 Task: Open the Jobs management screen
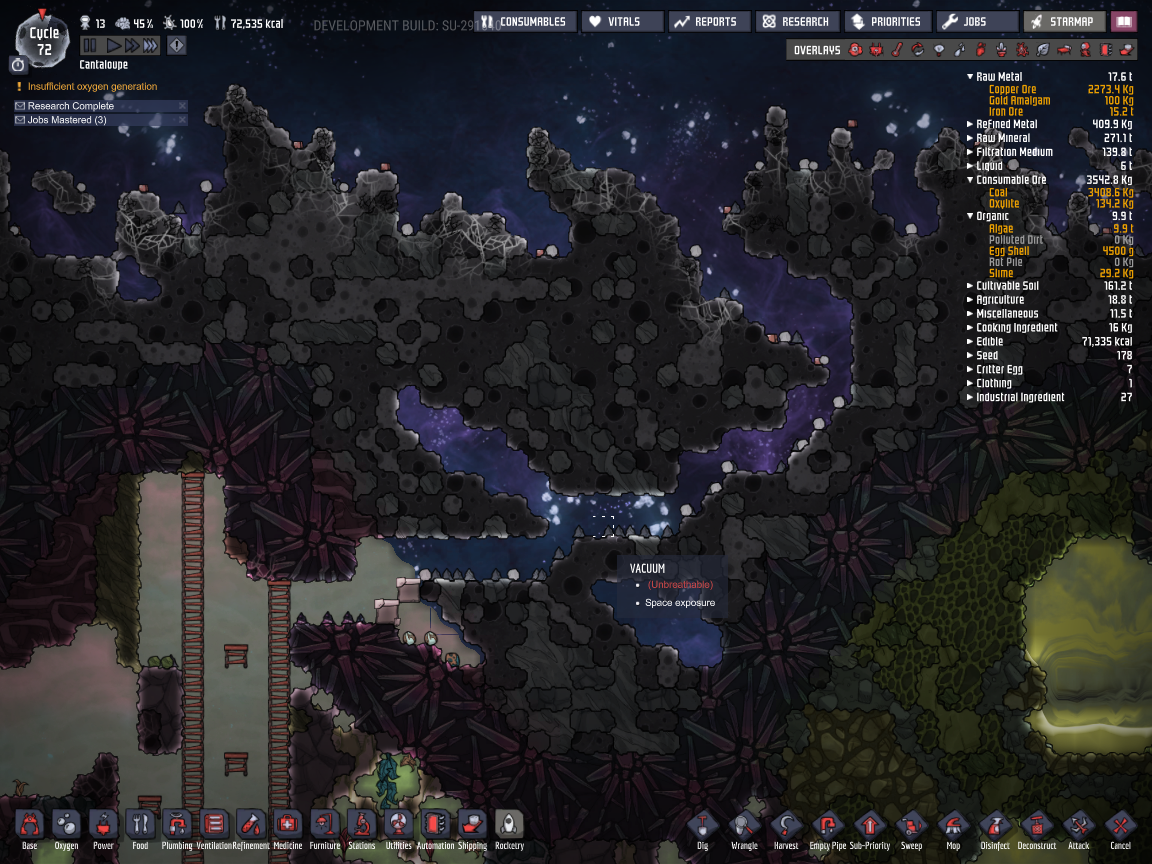click(965, 21)
